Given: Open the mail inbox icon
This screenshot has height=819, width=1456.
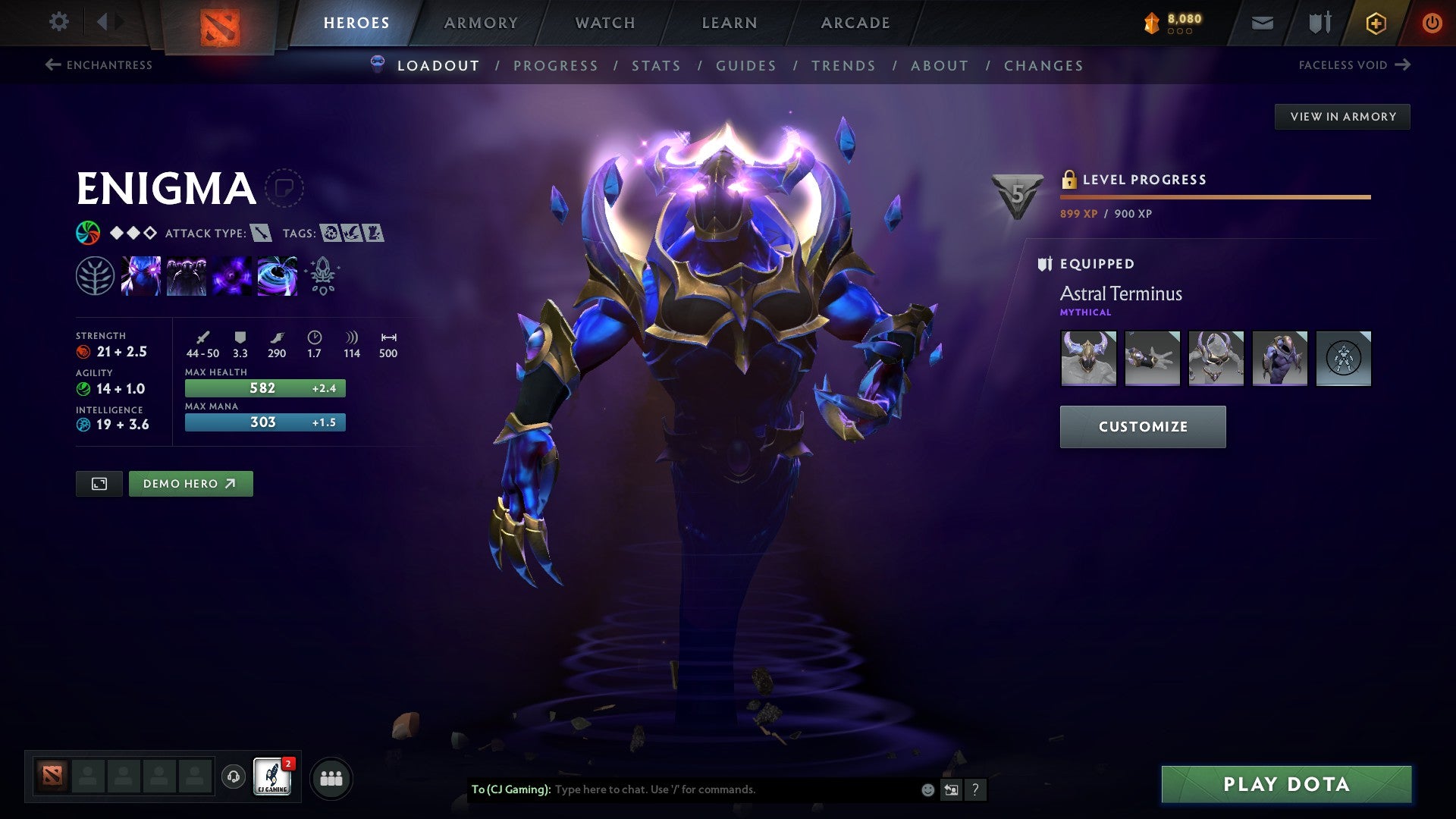Looking at the screenshot, I should tap(1262, 22).
